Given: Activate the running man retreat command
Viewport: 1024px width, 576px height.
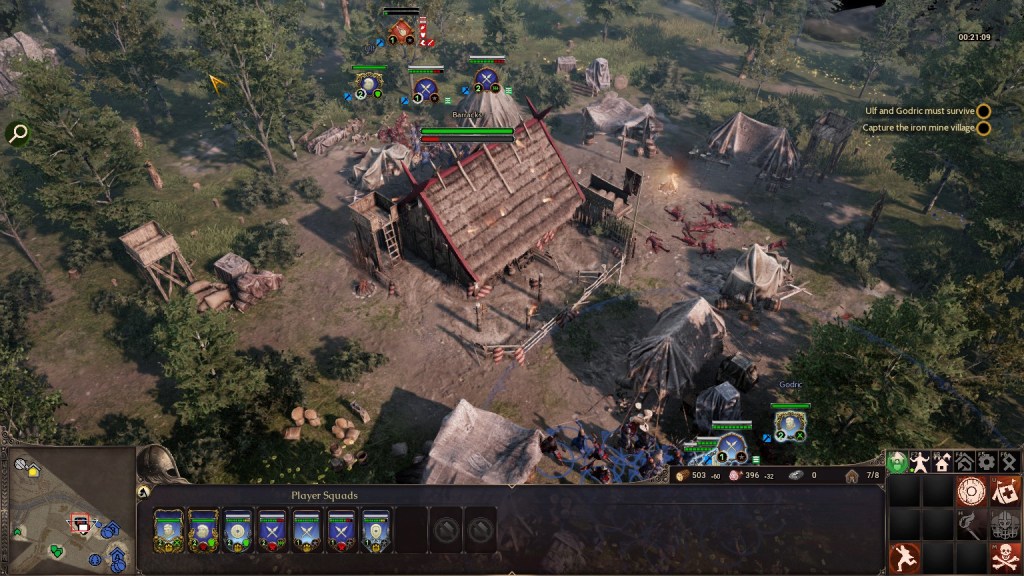Looking at the screenshot, I should click(x=903, y=557).
